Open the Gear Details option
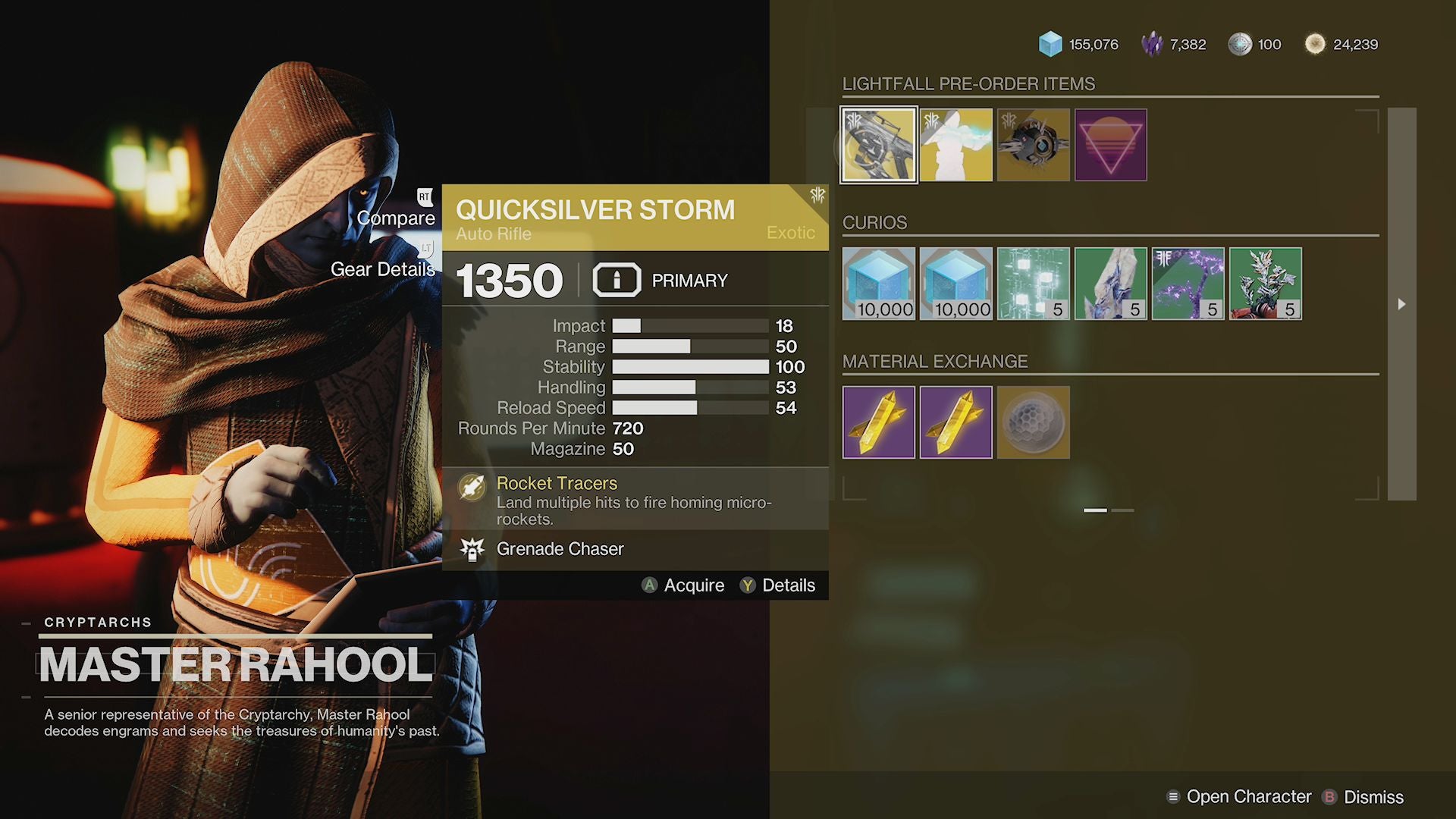This screenshot has height=819, width=1456. (383, 269)
